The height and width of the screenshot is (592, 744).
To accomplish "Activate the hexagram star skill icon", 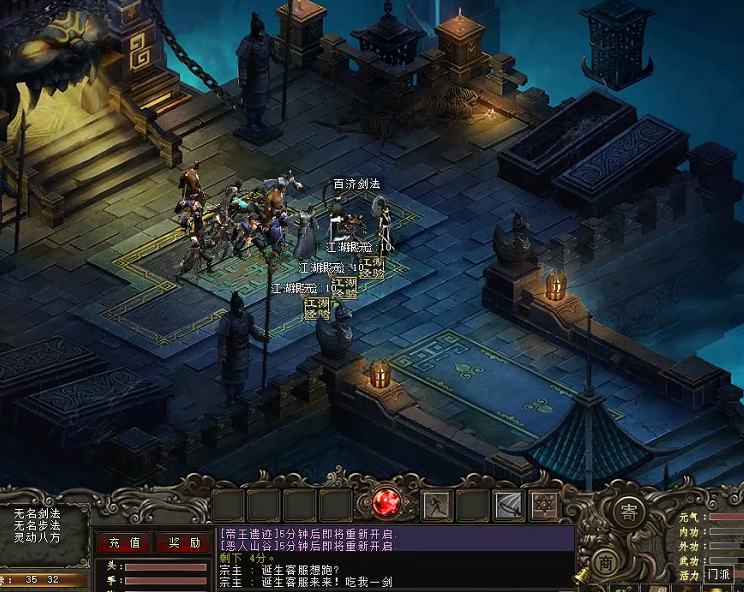I will tap(544, 506).
